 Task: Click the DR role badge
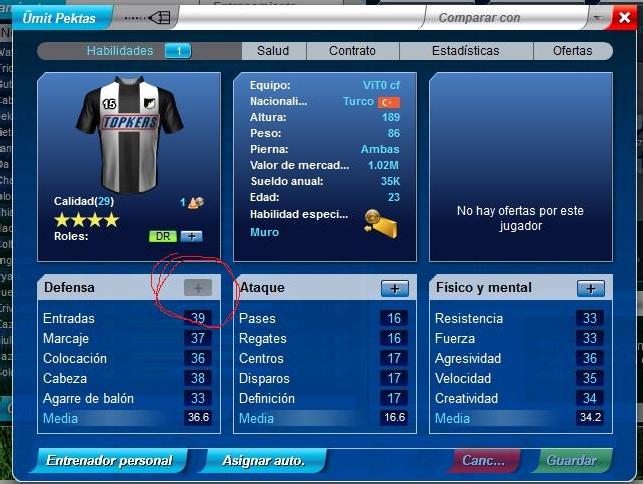[162, 236]
